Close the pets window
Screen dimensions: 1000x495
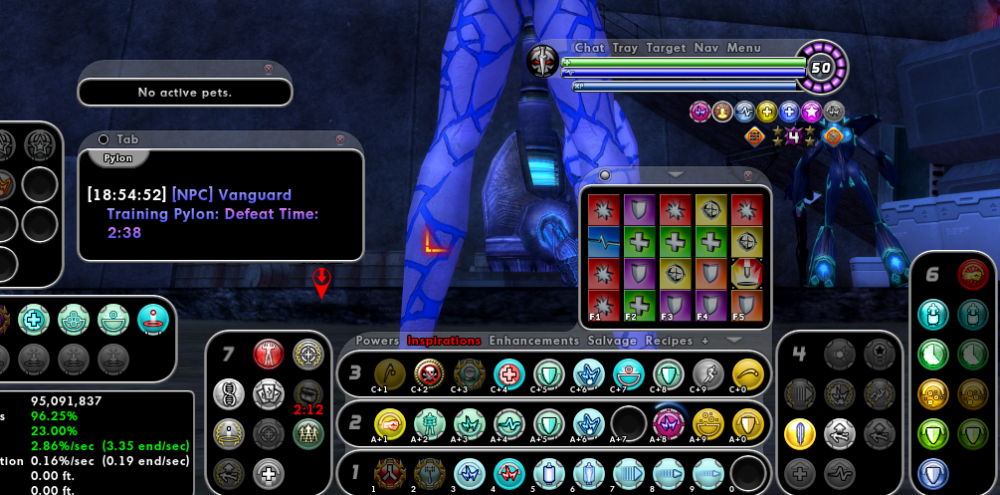click(268, 69)
